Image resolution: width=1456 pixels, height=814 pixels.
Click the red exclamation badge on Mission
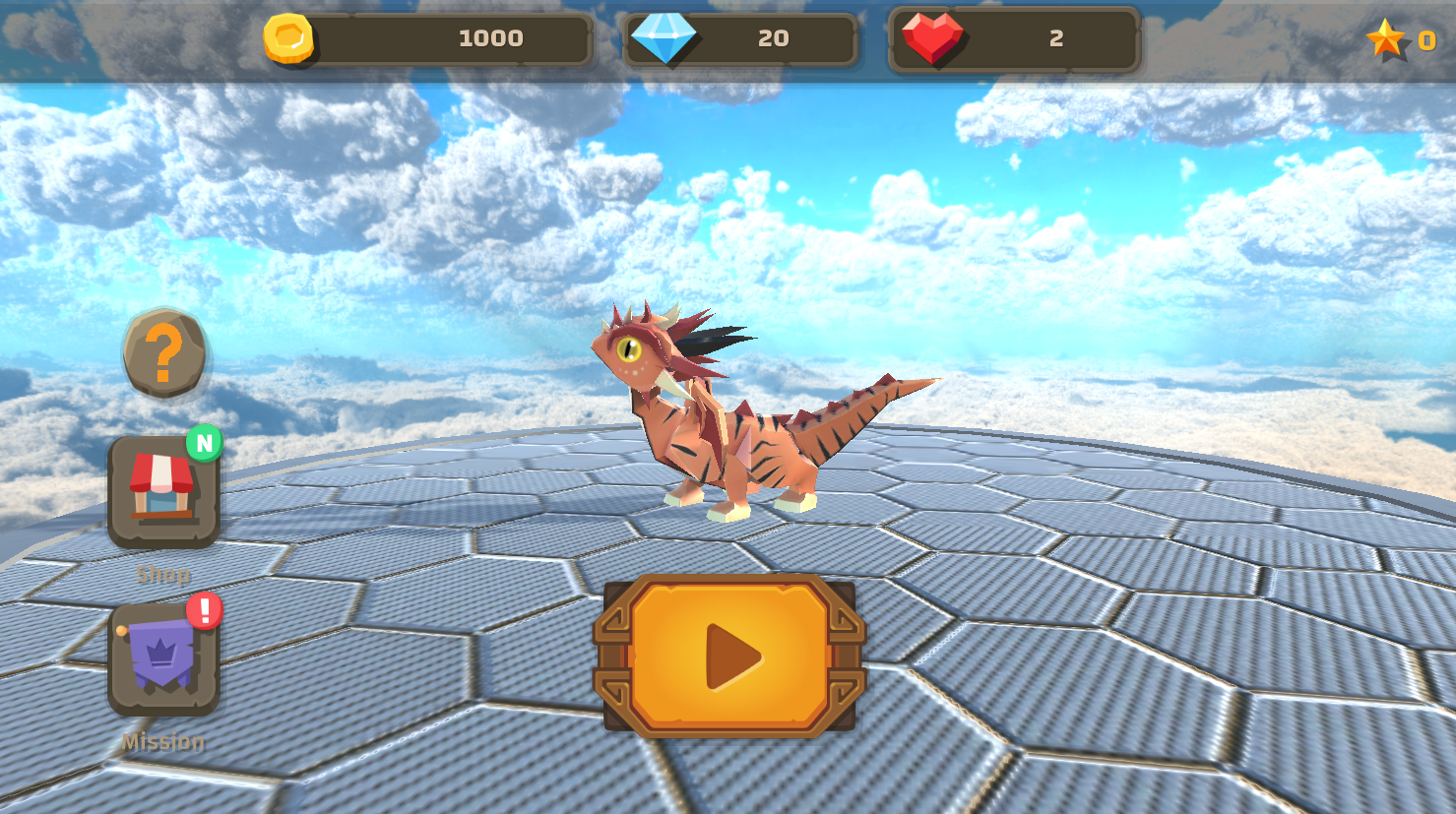(205, 610)
